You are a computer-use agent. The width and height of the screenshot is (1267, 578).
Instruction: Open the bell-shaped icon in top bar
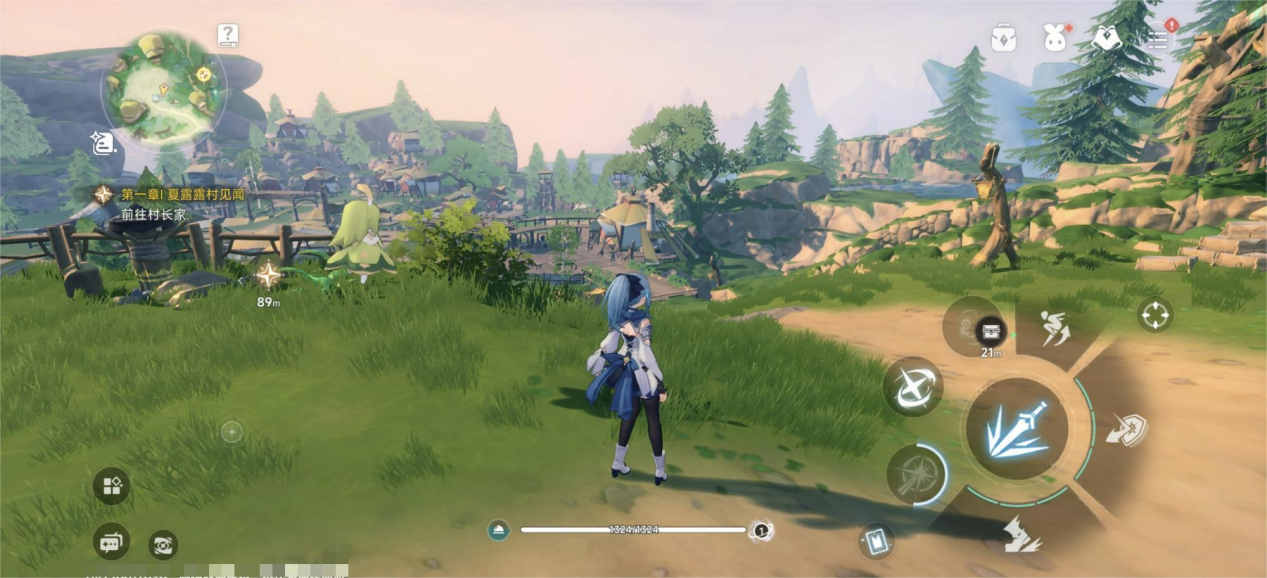pyautogui.click(x=1105, y=38)
